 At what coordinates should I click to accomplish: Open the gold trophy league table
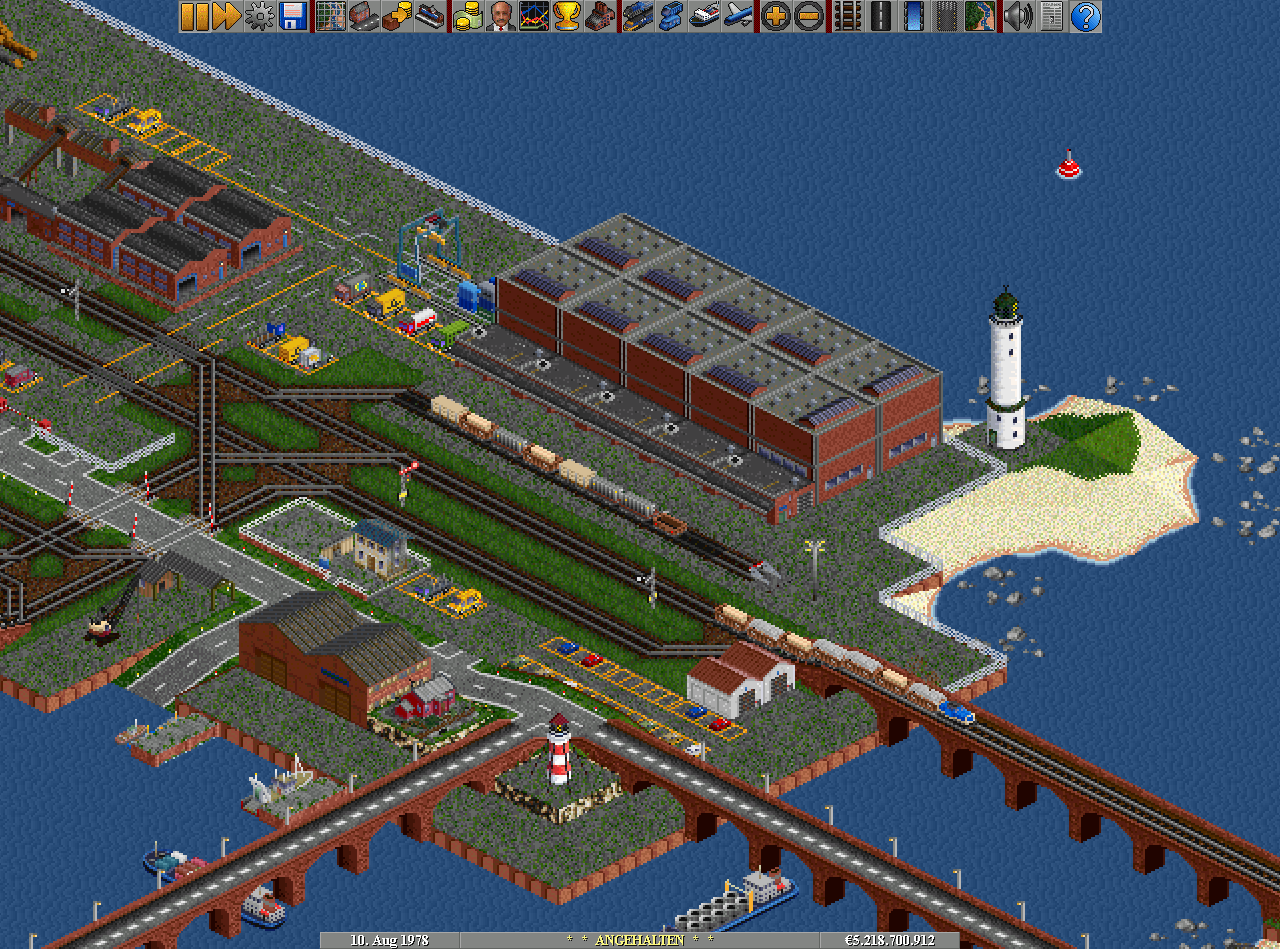tap(566, 16)
